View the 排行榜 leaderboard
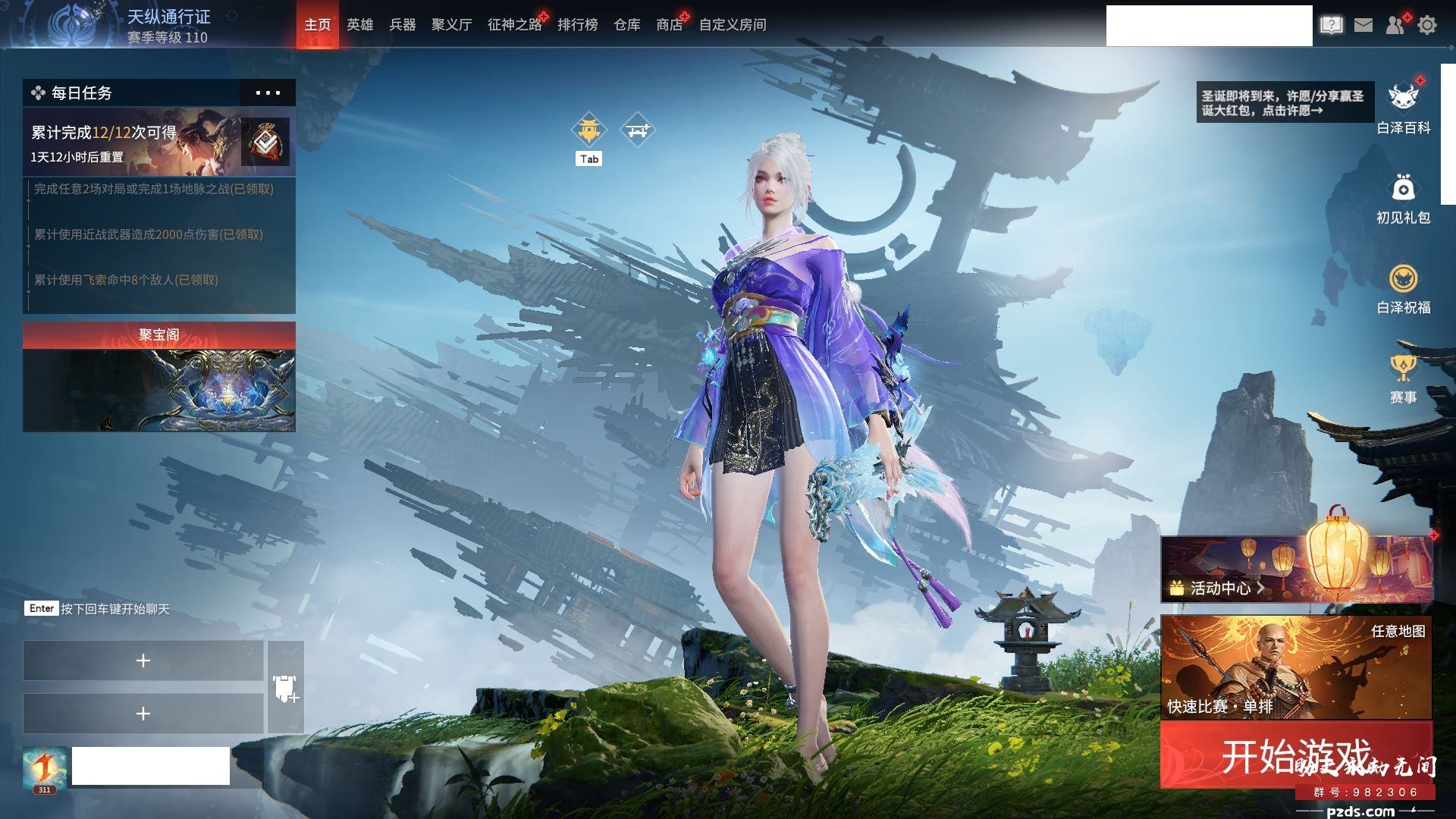 pyautogui.click(x=577, y=25)
